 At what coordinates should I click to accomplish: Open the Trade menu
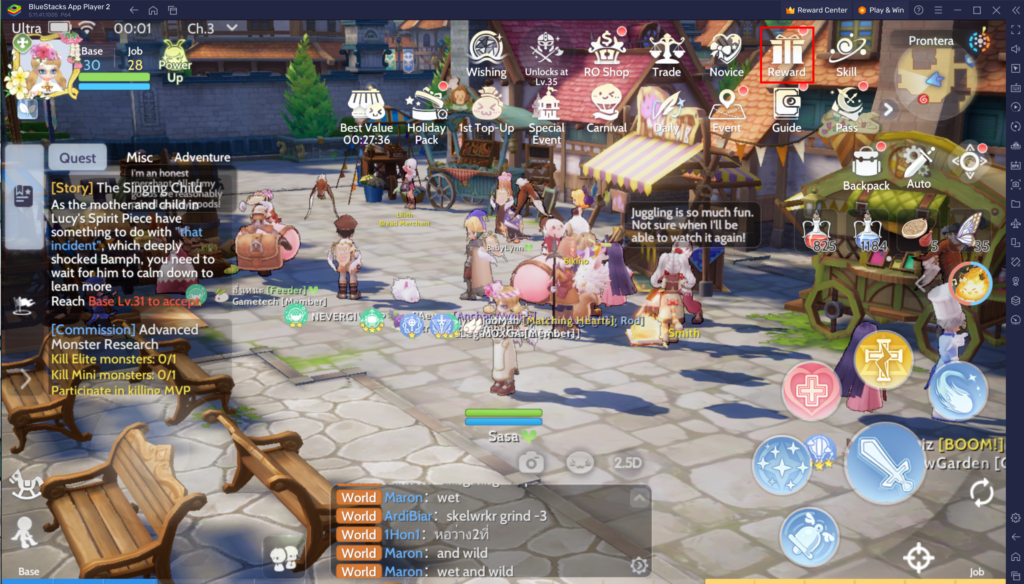point(666,52)
